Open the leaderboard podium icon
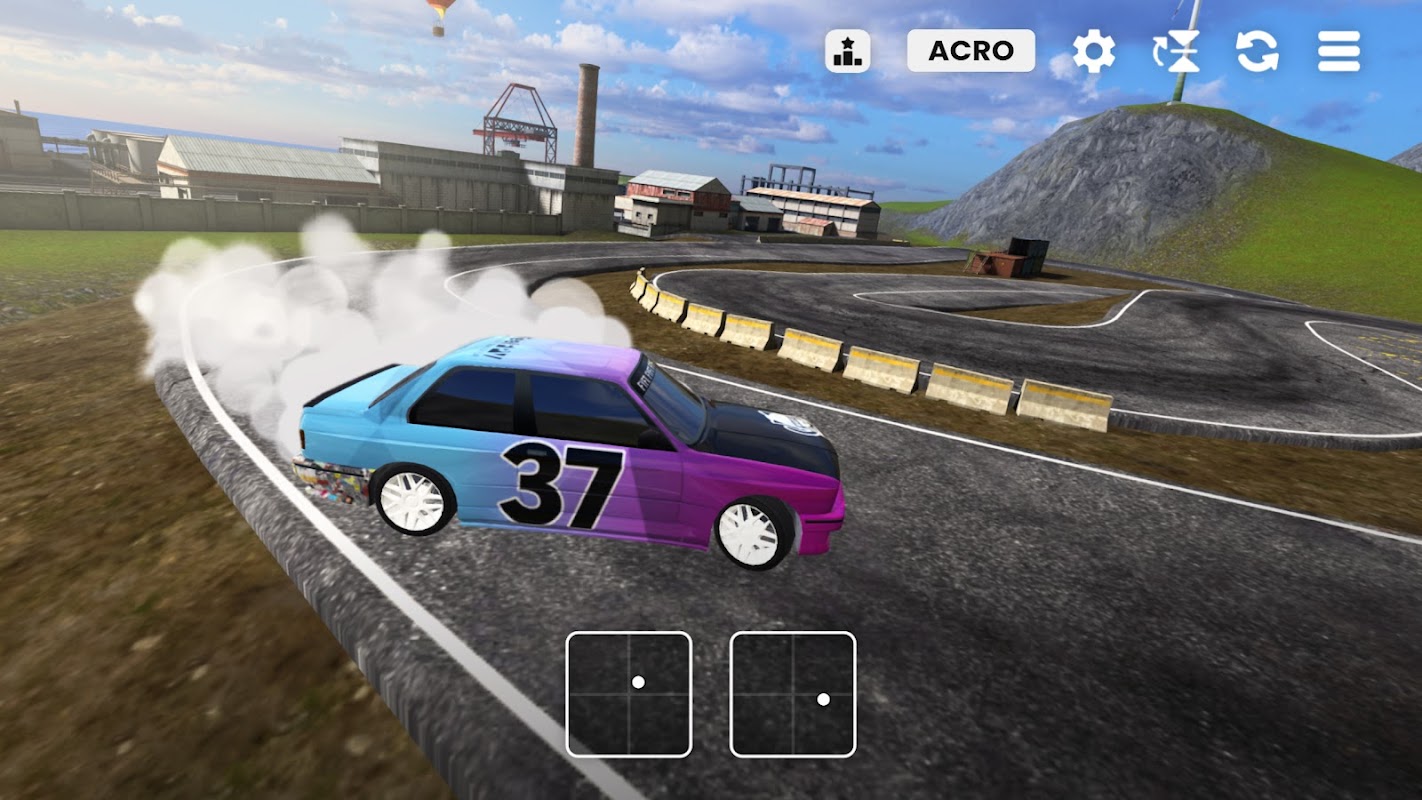Viewport: 1422px width, 800px height. click(847, 51)
